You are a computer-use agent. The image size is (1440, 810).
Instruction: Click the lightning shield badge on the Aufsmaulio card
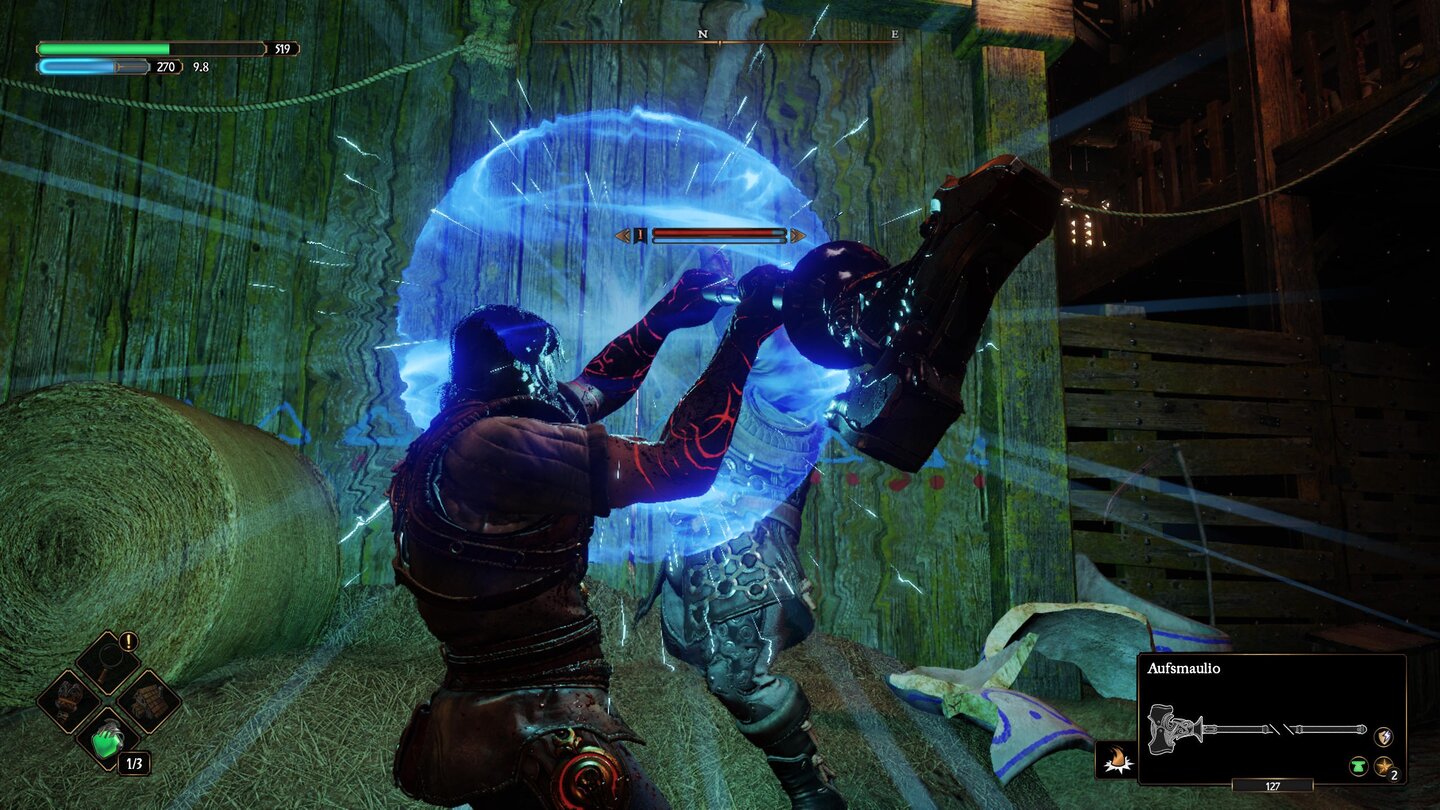click(x=1382, y=737)
